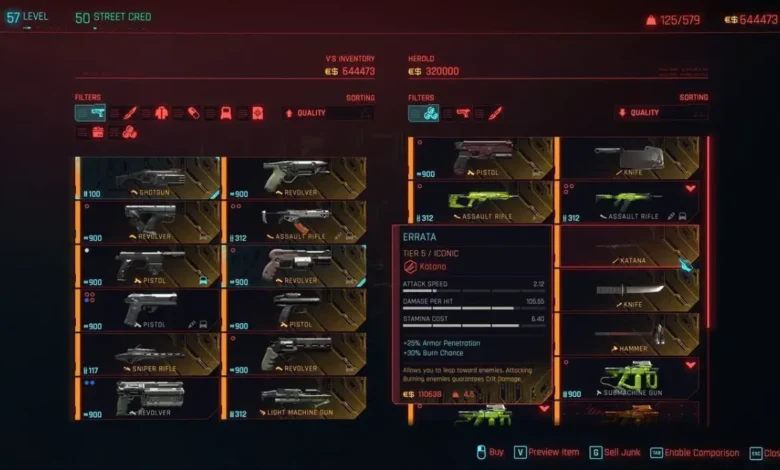
Task: Select the light machine gun slot
Action: click(294, 398)
